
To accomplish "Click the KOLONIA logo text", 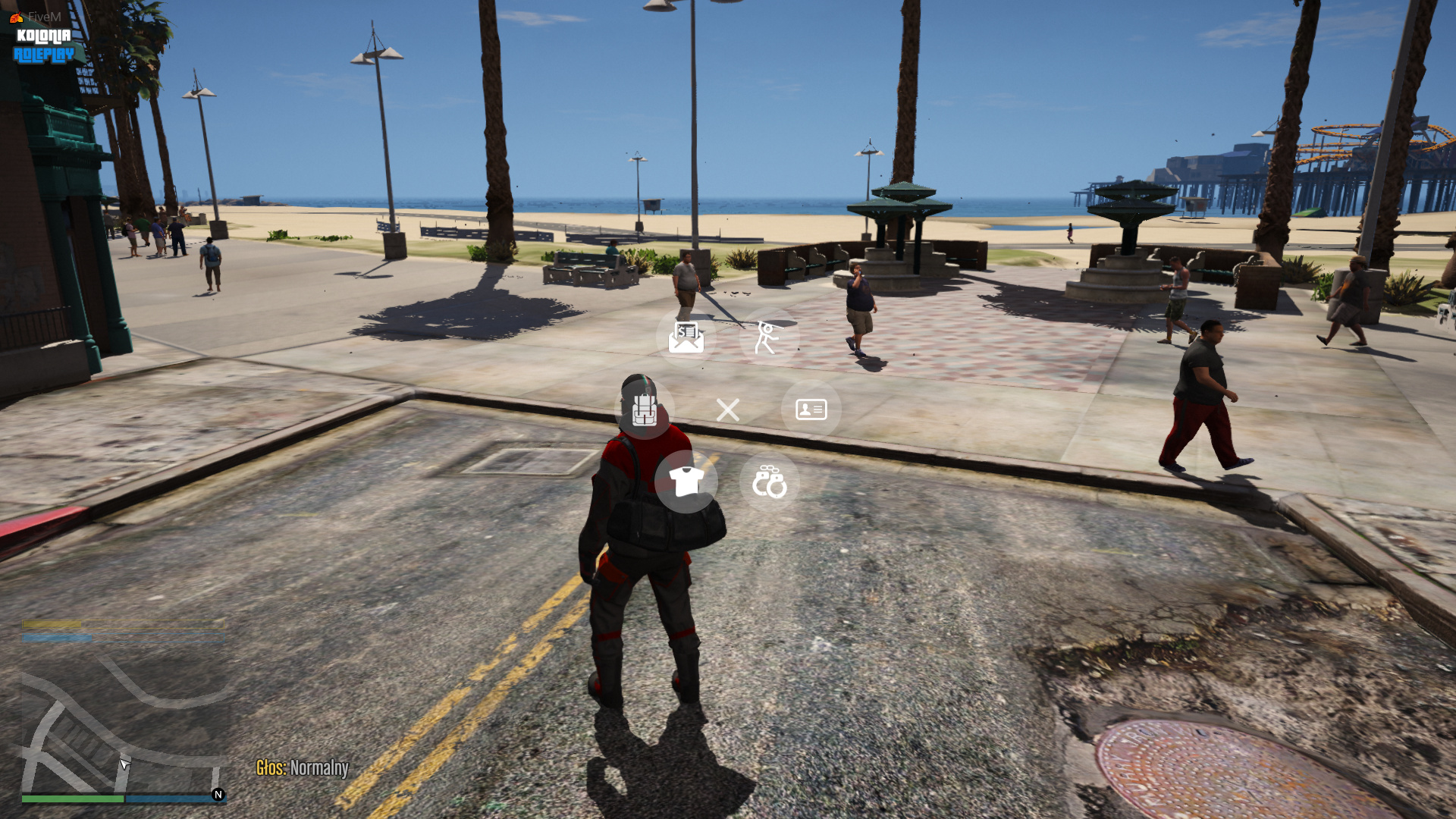I will tap(42, 35).
